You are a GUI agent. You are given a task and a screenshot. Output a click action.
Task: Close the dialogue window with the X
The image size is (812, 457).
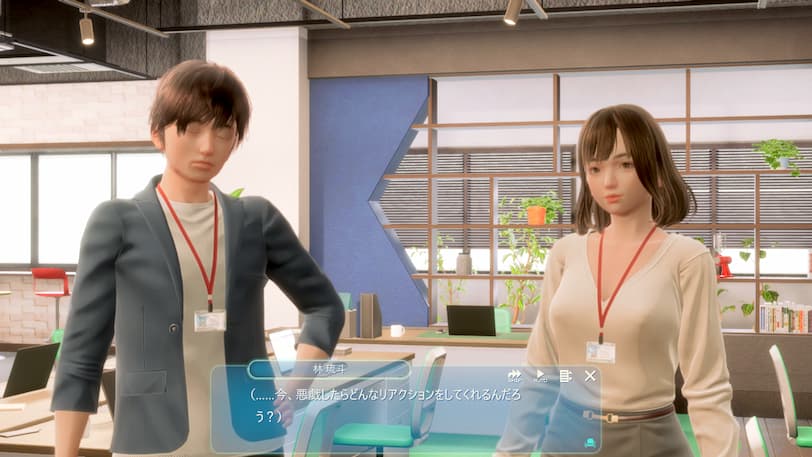click(590, 376)
